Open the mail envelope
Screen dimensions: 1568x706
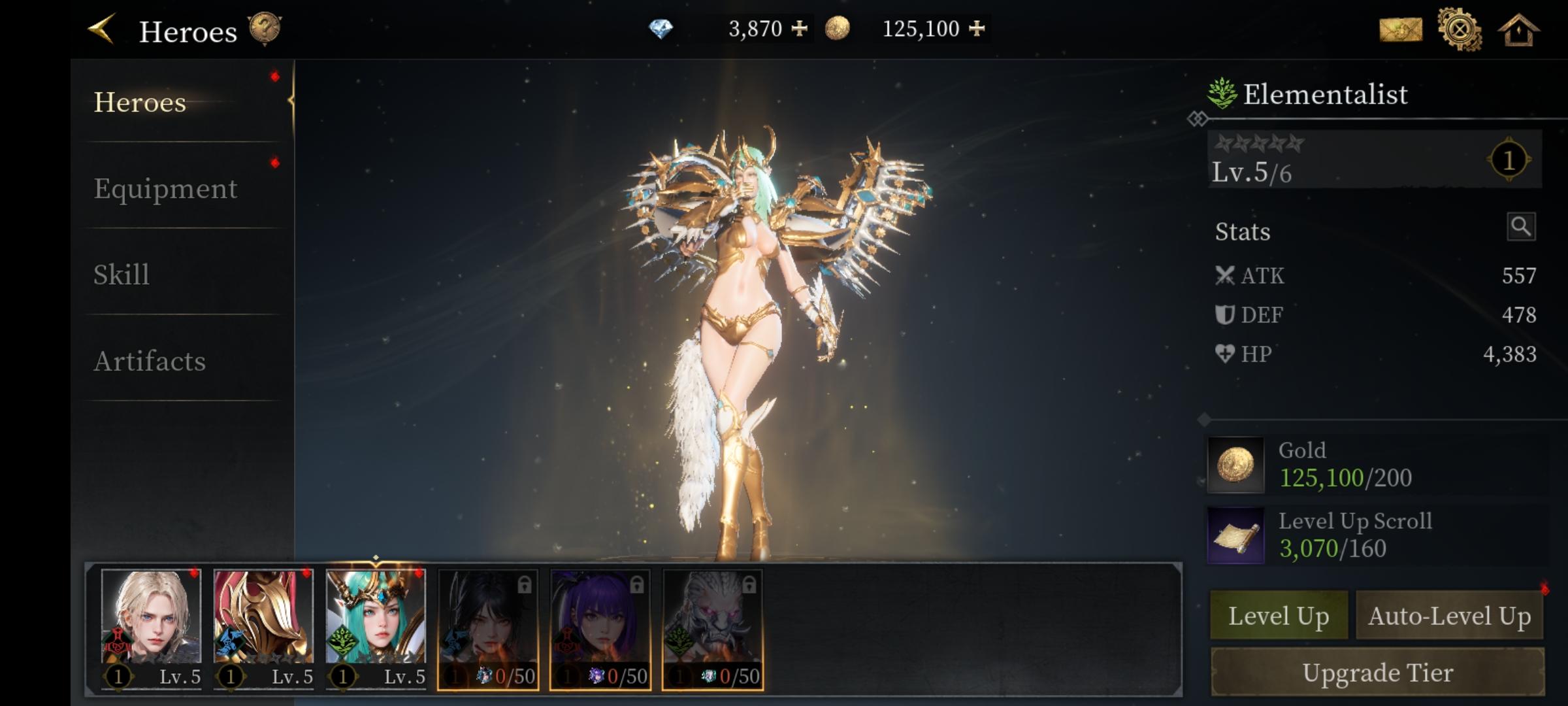[x=1400, y=30]
